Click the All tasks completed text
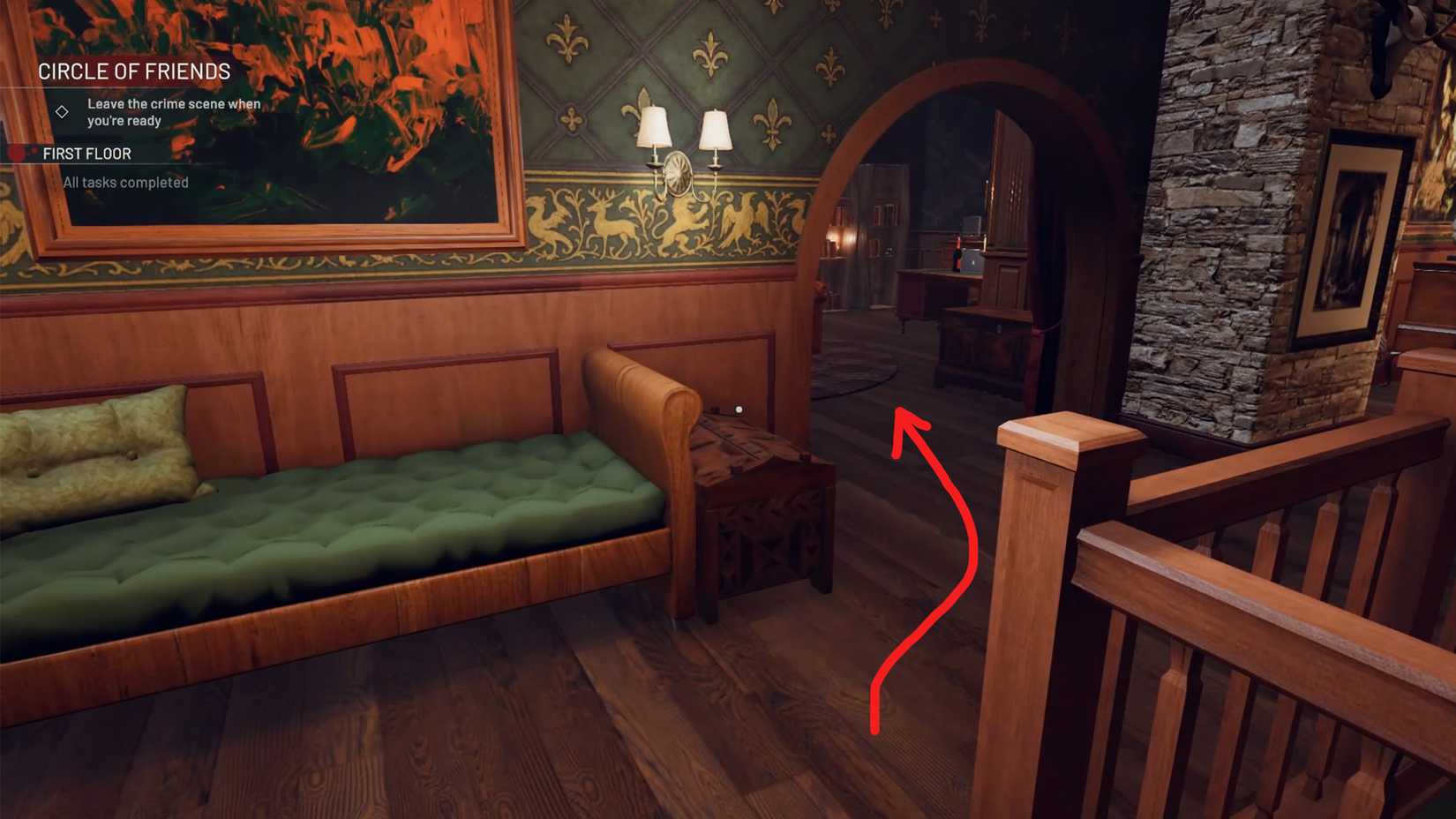The width and height of the screenshot is (1456, 819). (x=124, y=182)
